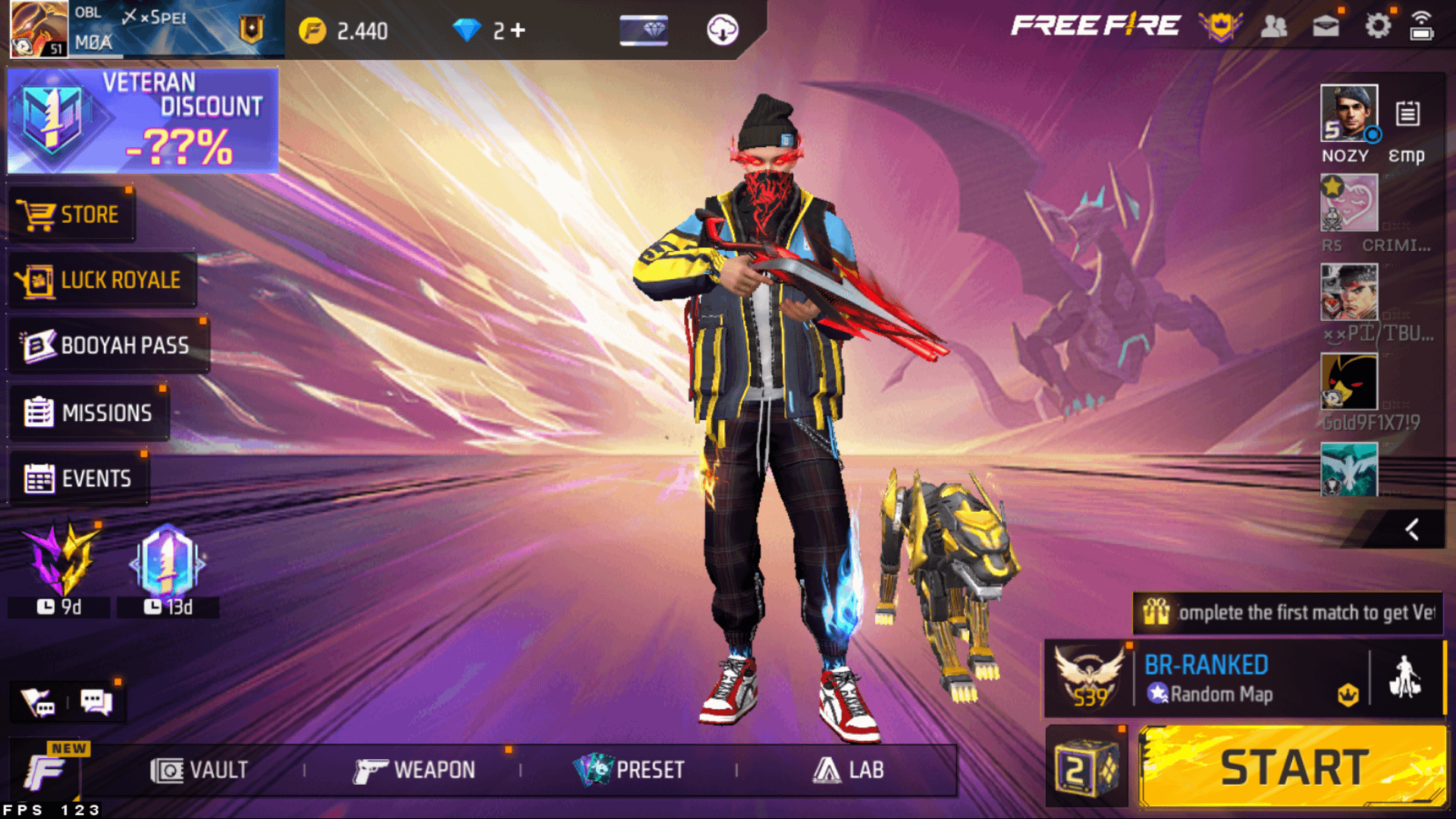Change the BR-Ranked game mode
This screenshot has height=819, width=1456.
pos(1206,678)
